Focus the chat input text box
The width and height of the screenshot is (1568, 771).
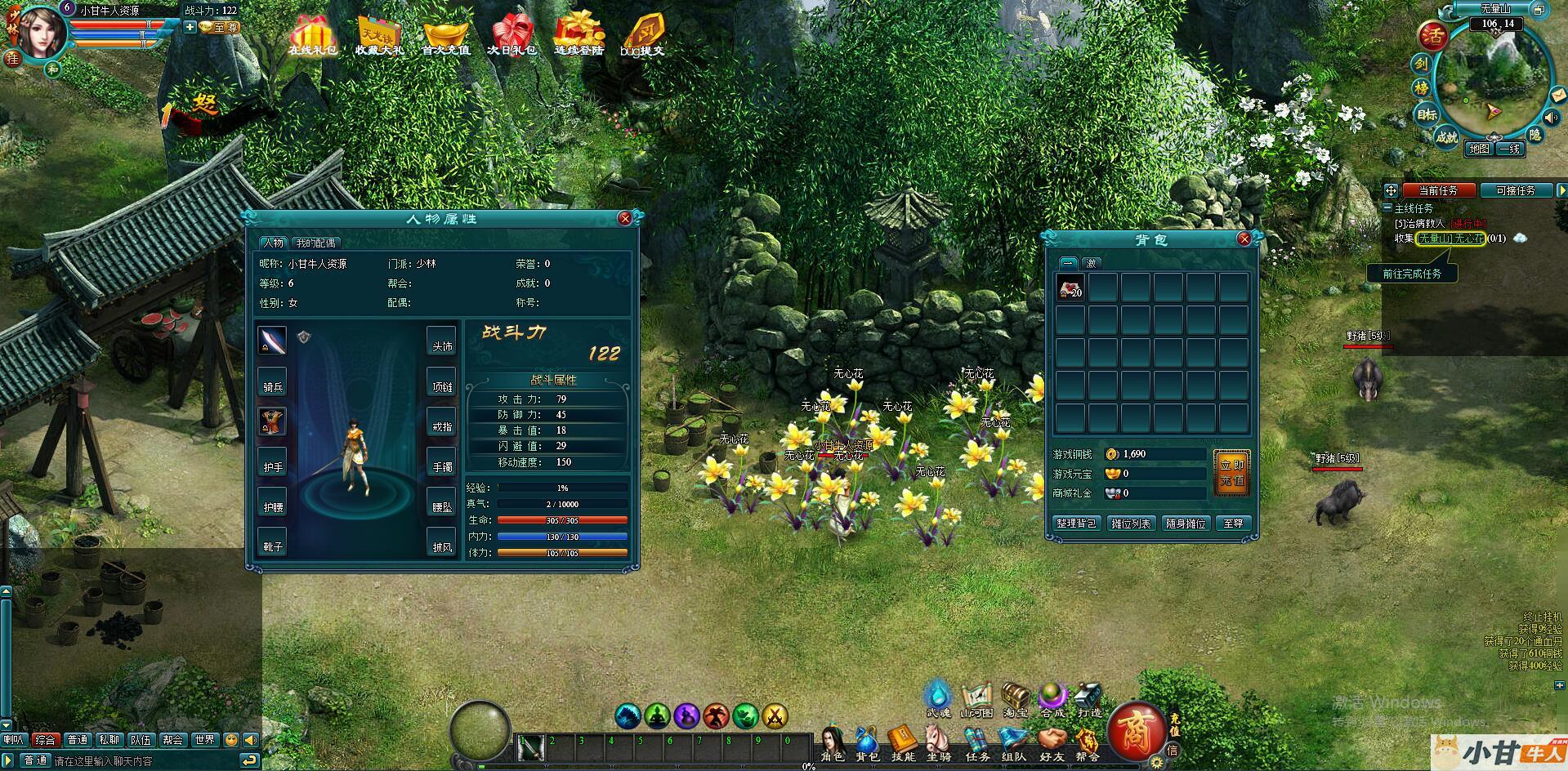pos(143,761)
